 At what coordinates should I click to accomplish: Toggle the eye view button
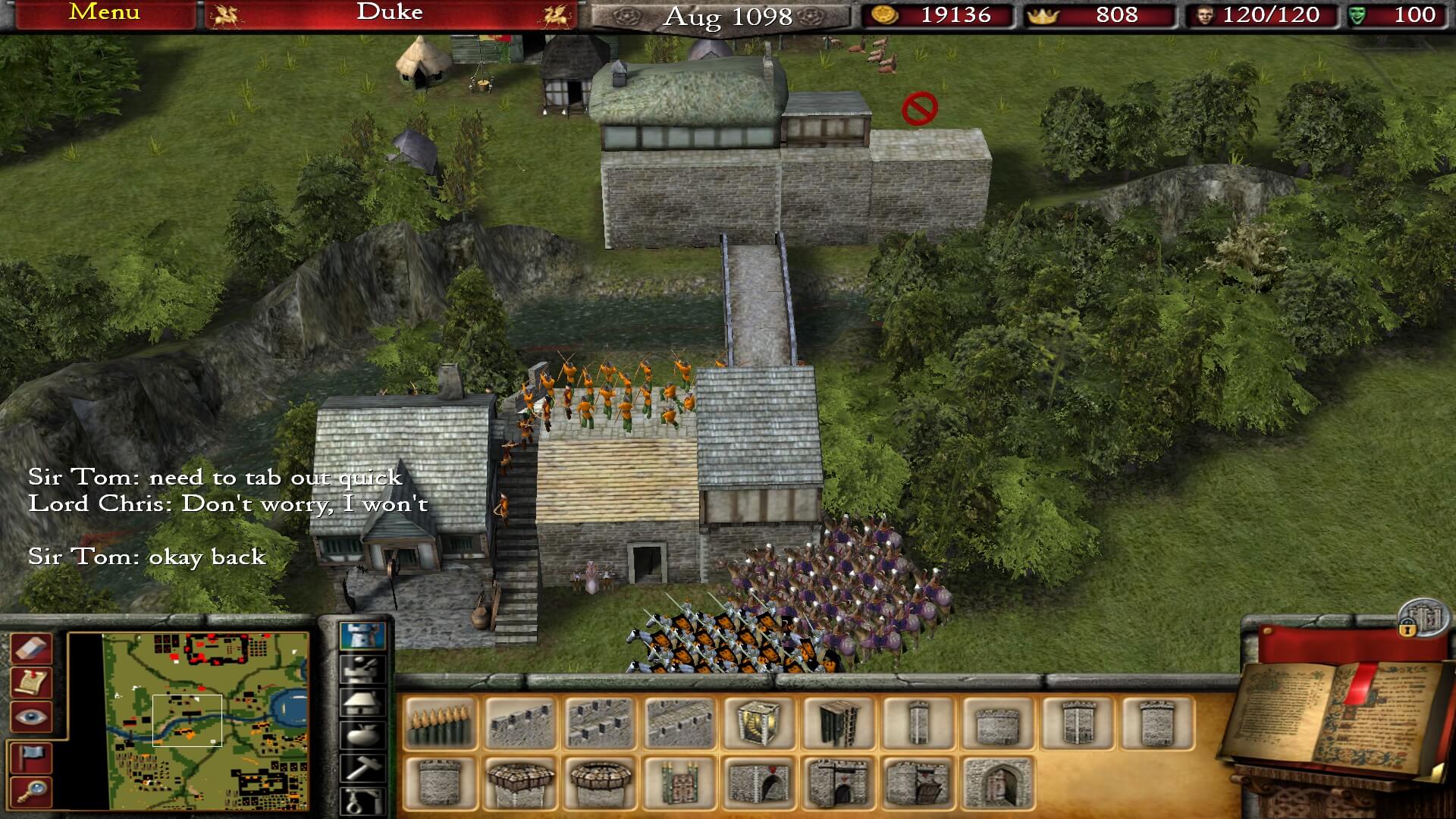(31, 717)
